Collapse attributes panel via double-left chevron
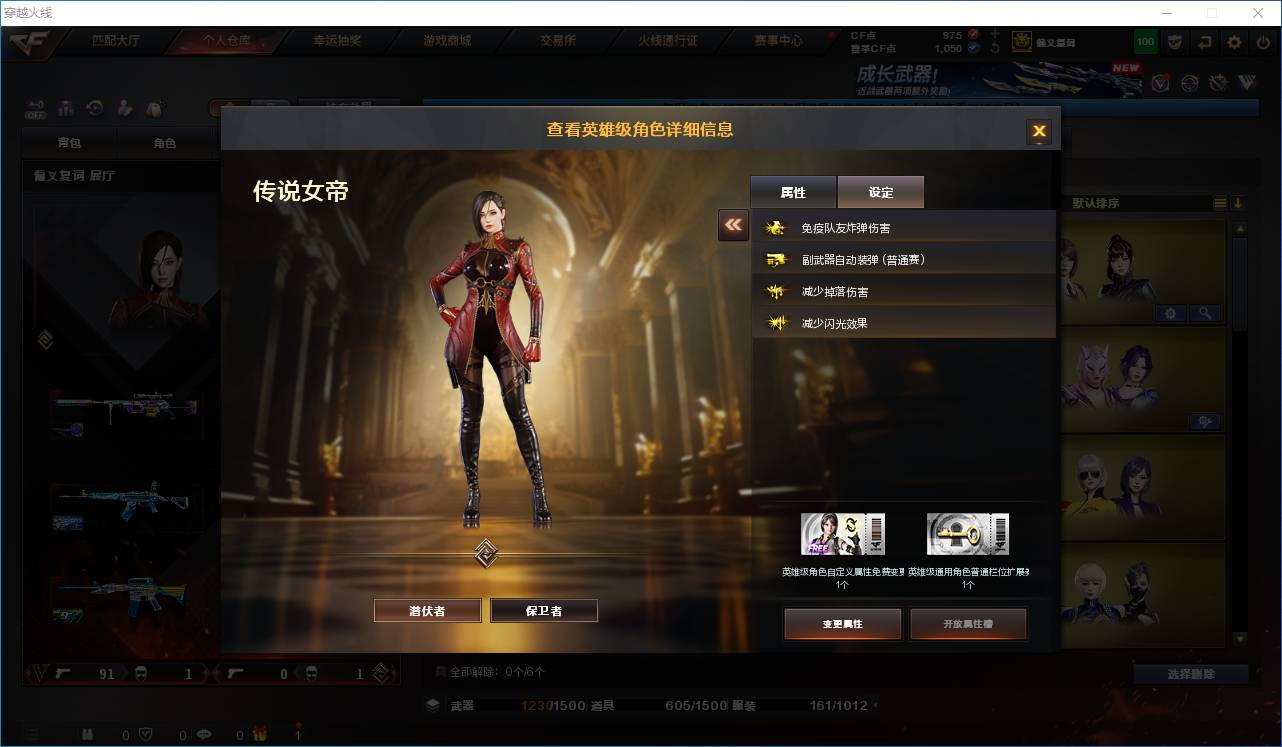 pos(732,226)
